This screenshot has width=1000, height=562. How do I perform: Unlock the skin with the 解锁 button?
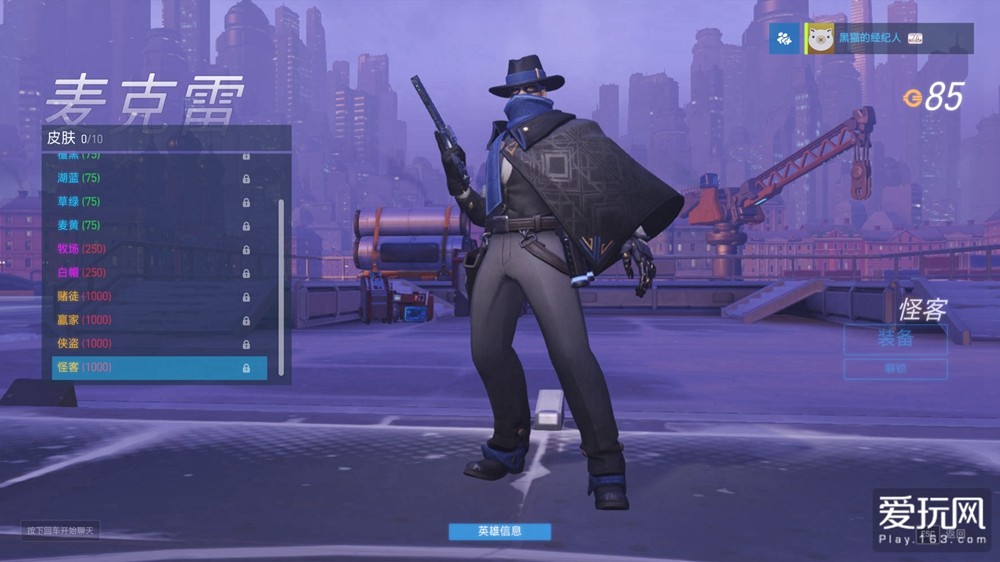[x=895, y=369]
